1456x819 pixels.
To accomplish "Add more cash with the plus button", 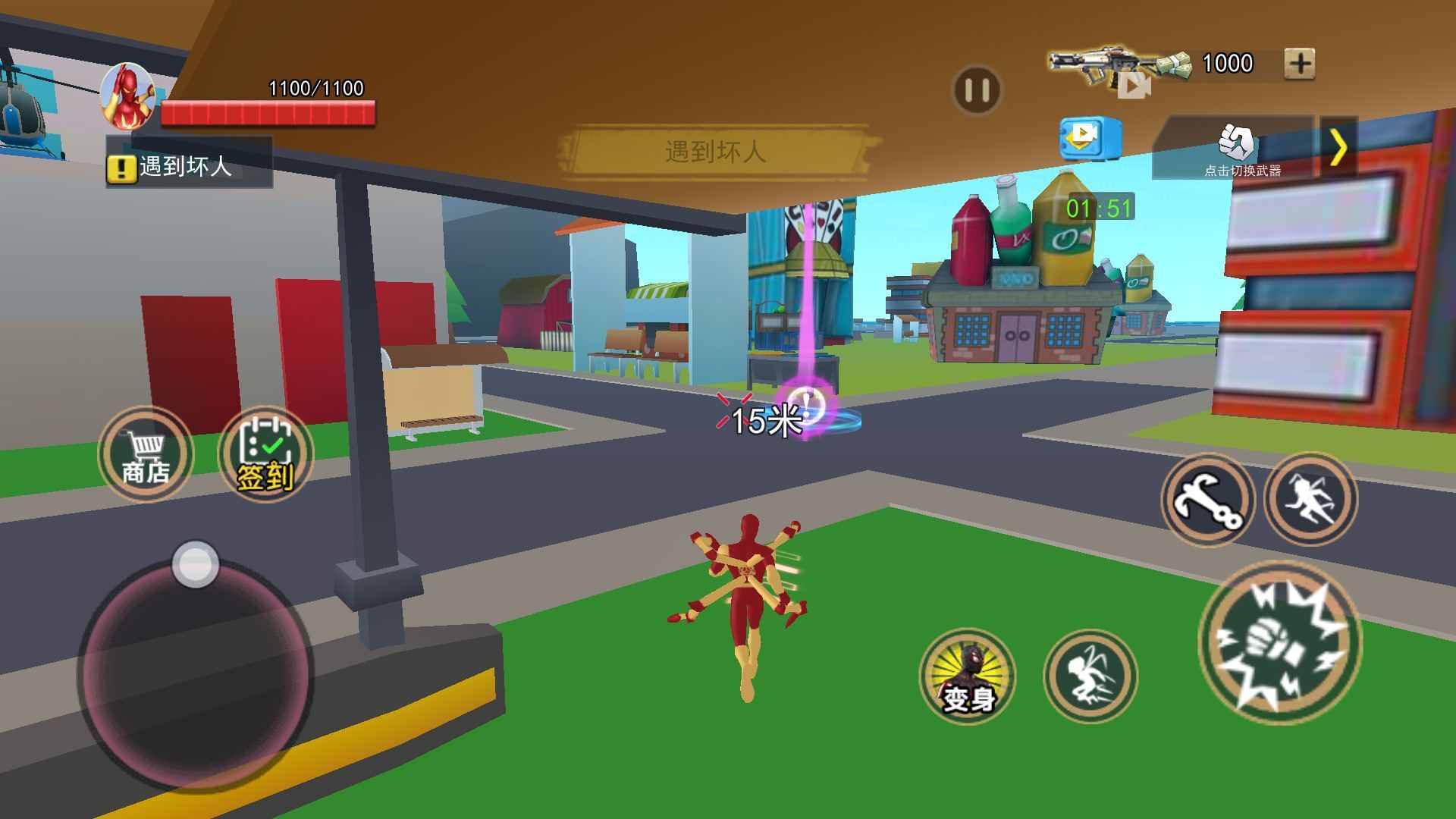I will [1300, 64].
